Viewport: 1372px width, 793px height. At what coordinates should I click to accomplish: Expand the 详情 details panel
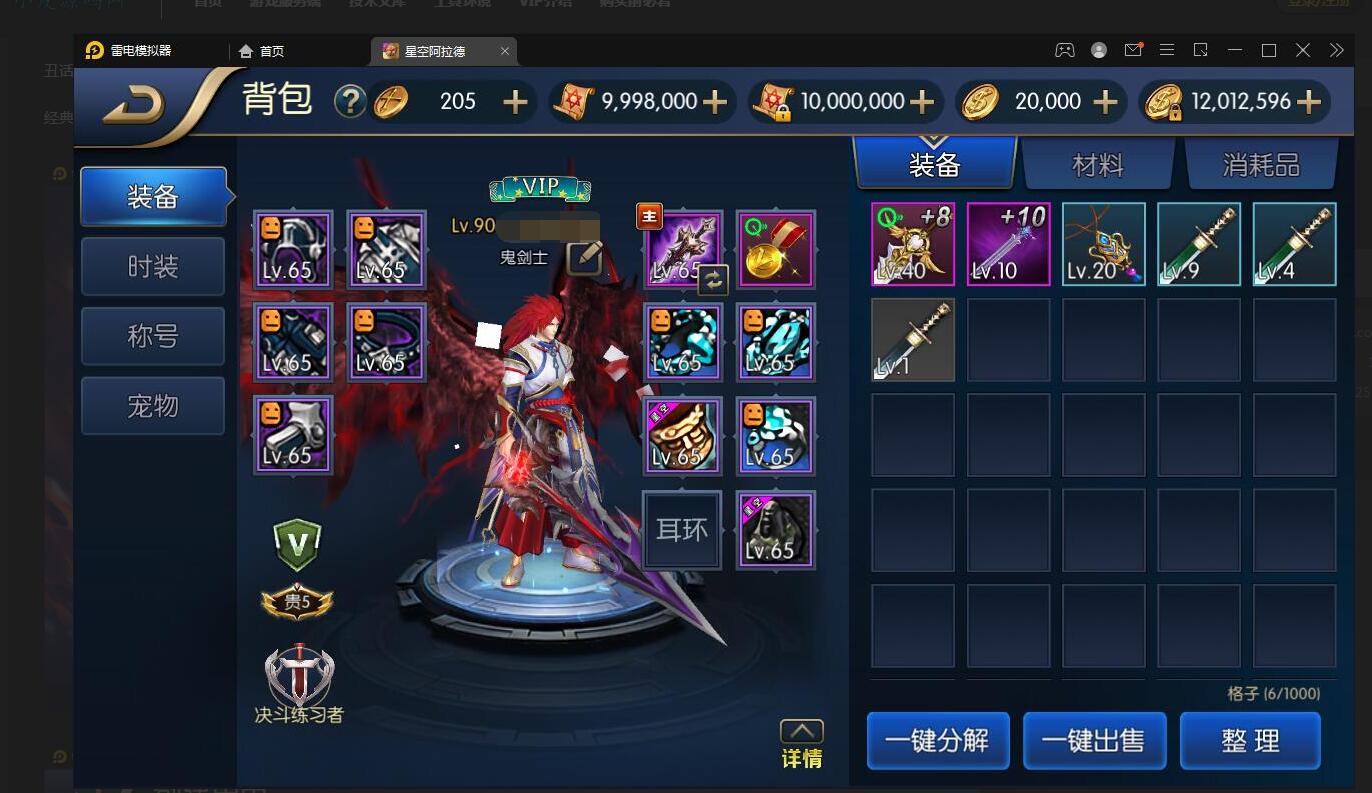[x=802, y=744]
